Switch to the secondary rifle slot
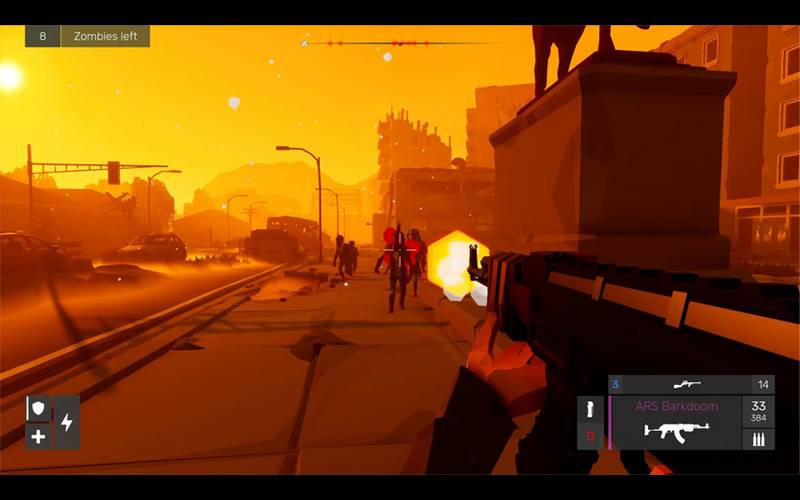 coord(686,384)
